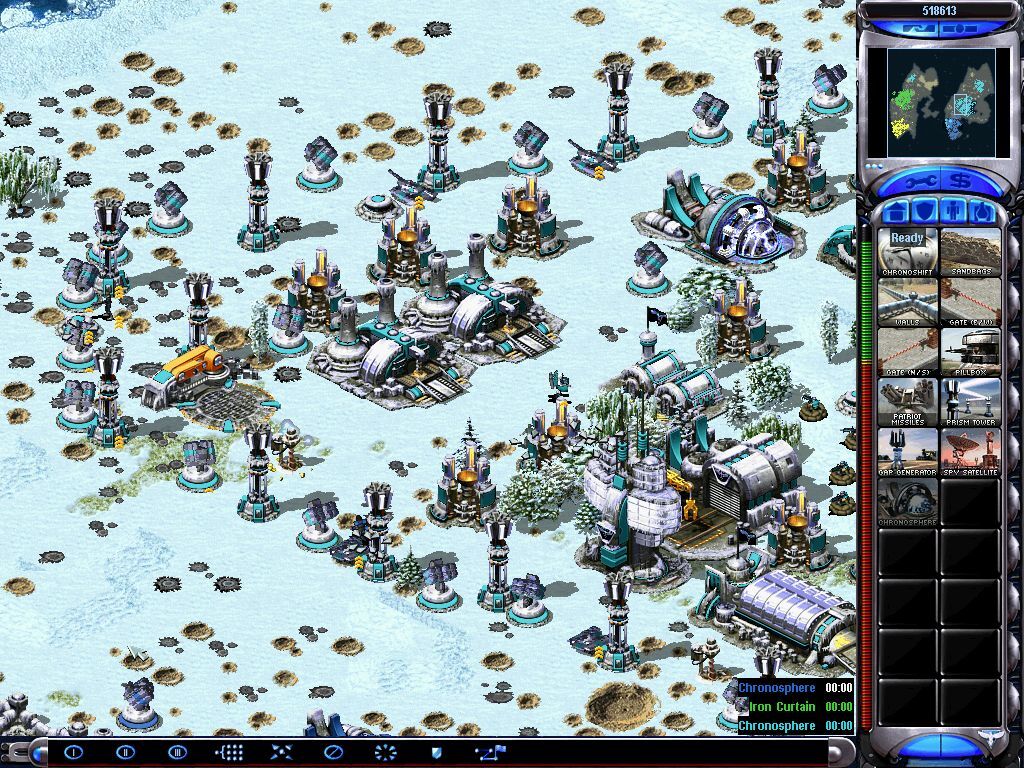Activate the ready Chronoshift superweapon
1024x768 pixels.
908,252
